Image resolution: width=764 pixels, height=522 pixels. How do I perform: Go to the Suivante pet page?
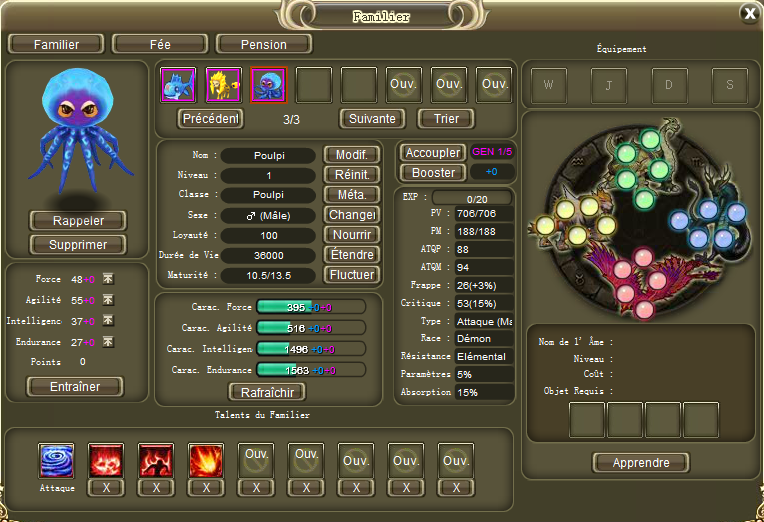tap(372, 118)
